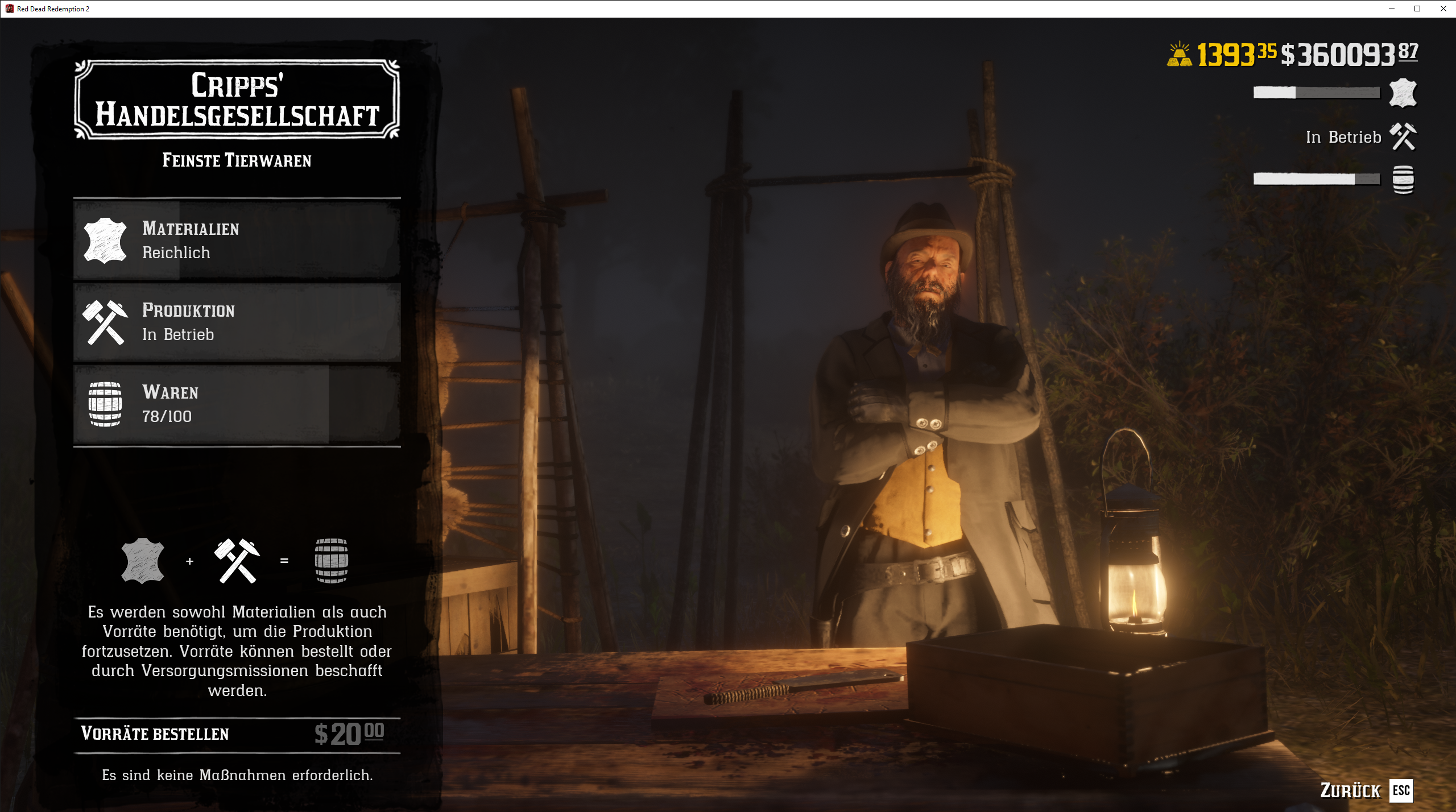
Task: Select the Materialien menu entry
Action: click(x=237, y=240)
